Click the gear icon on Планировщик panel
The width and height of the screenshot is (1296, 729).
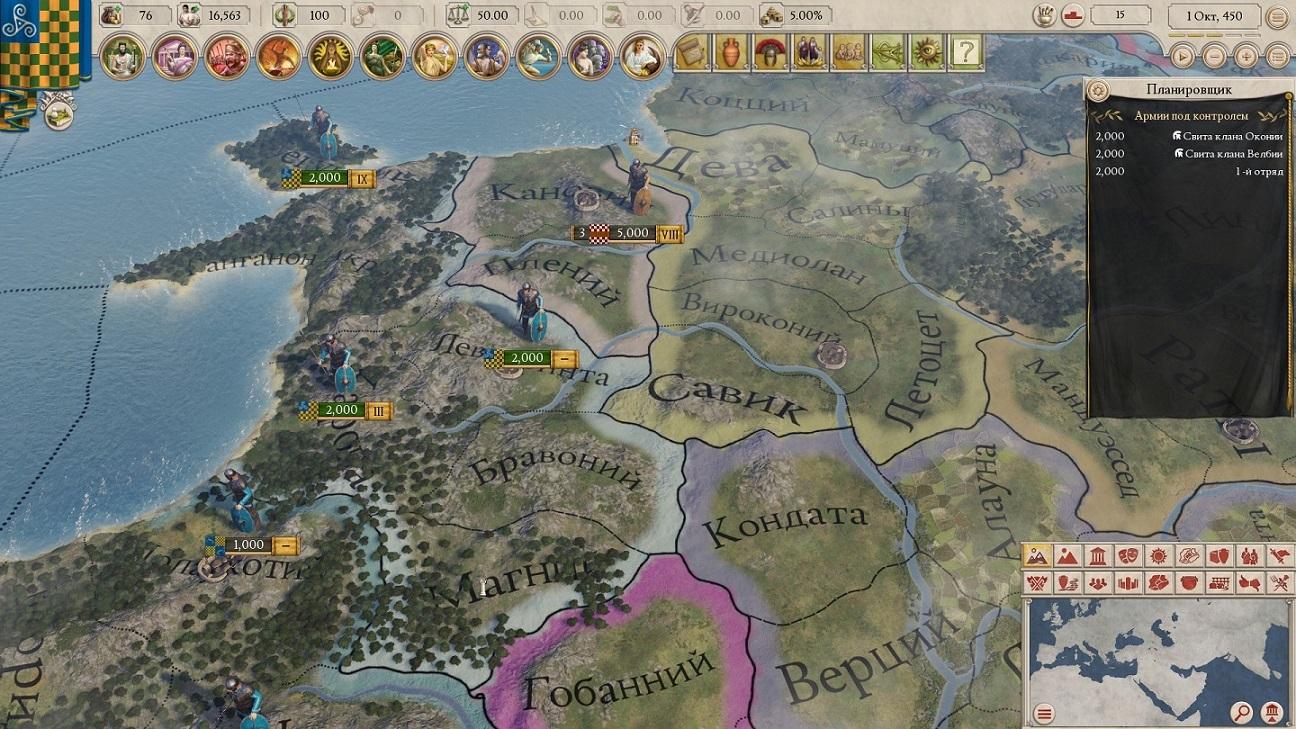coord(1099,90)
